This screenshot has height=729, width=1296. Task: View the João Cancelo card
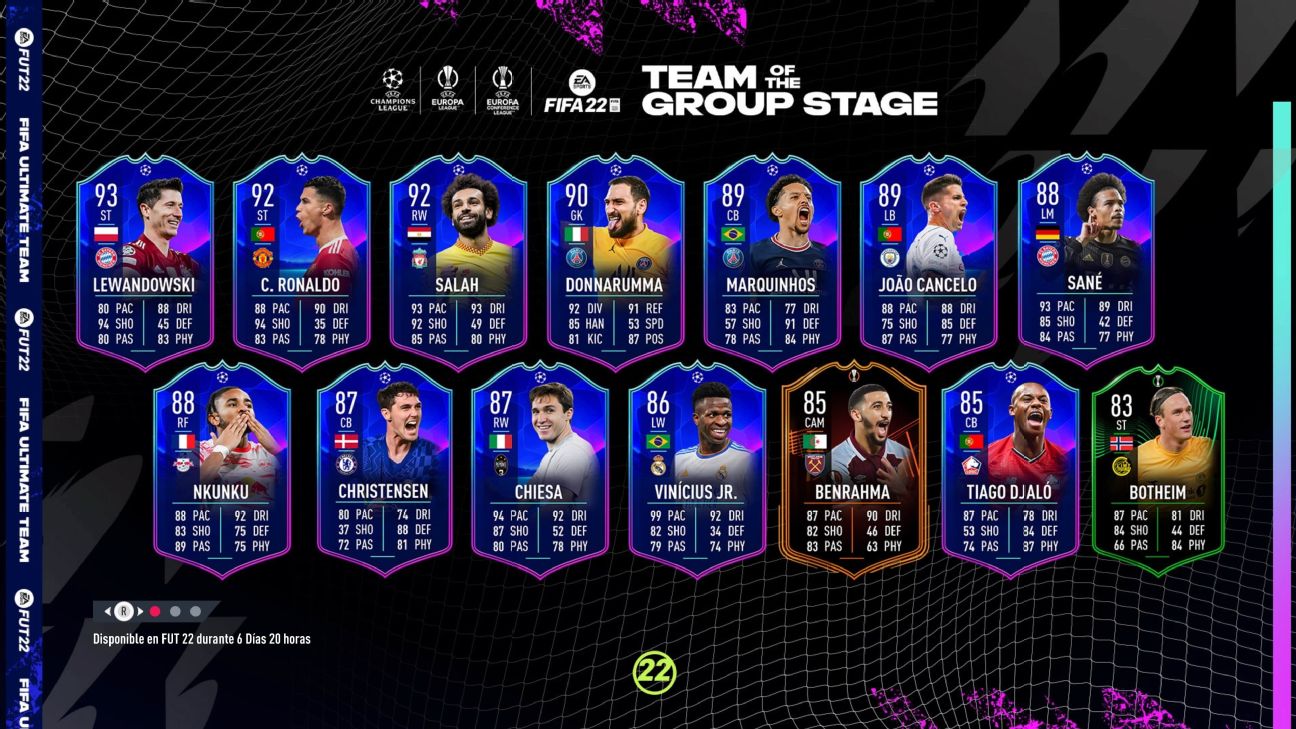pyautogui.click(x=928, y=262)
